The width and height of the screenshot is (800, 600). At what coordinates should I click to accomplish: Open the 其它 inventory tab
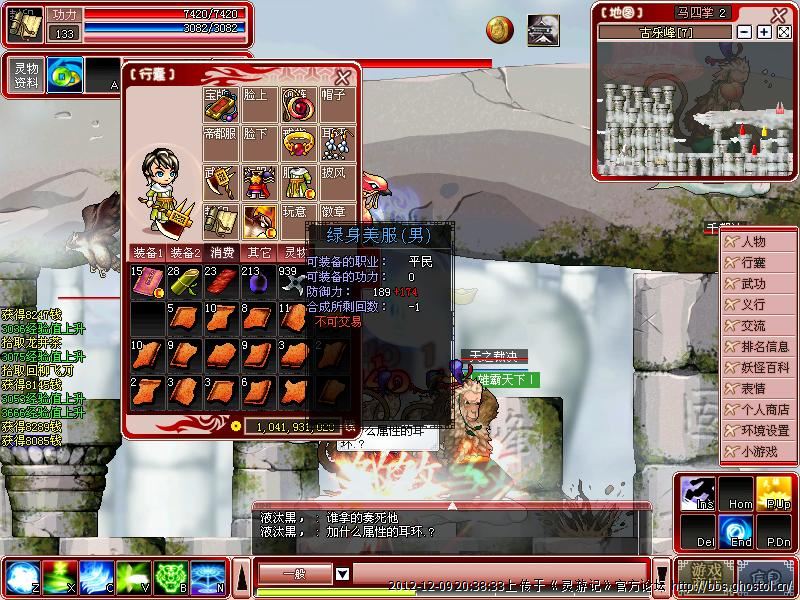click(260, 253)
